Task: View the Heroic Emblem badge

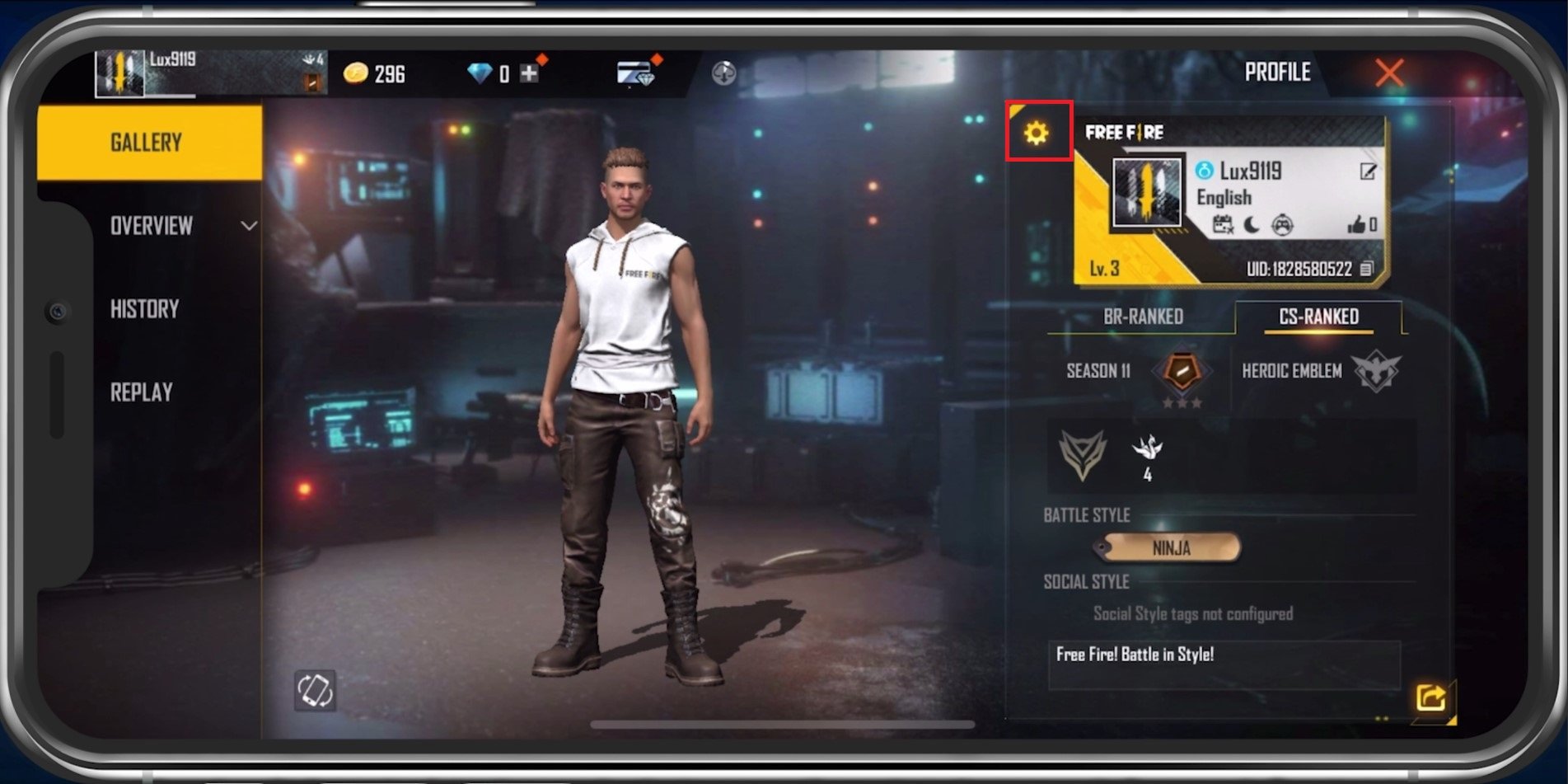Action: pyautogui.click(x=1376, y=371)
